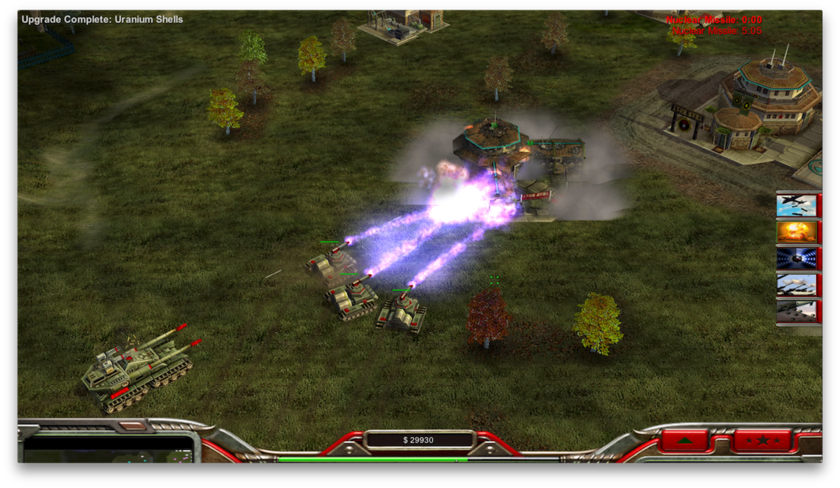Click the radar minimap panel

(108, 449)
